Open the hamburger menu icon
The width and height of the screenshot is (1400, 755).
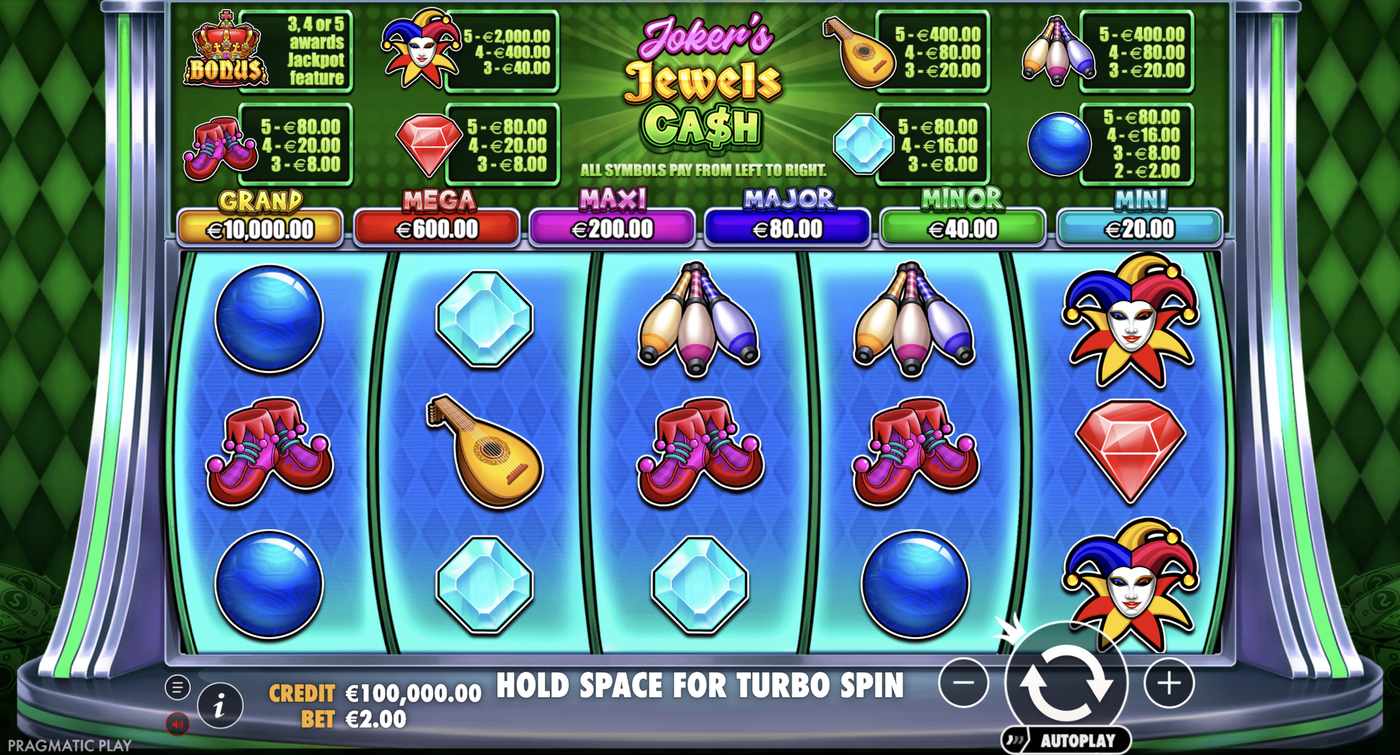(x=176, y=686)
